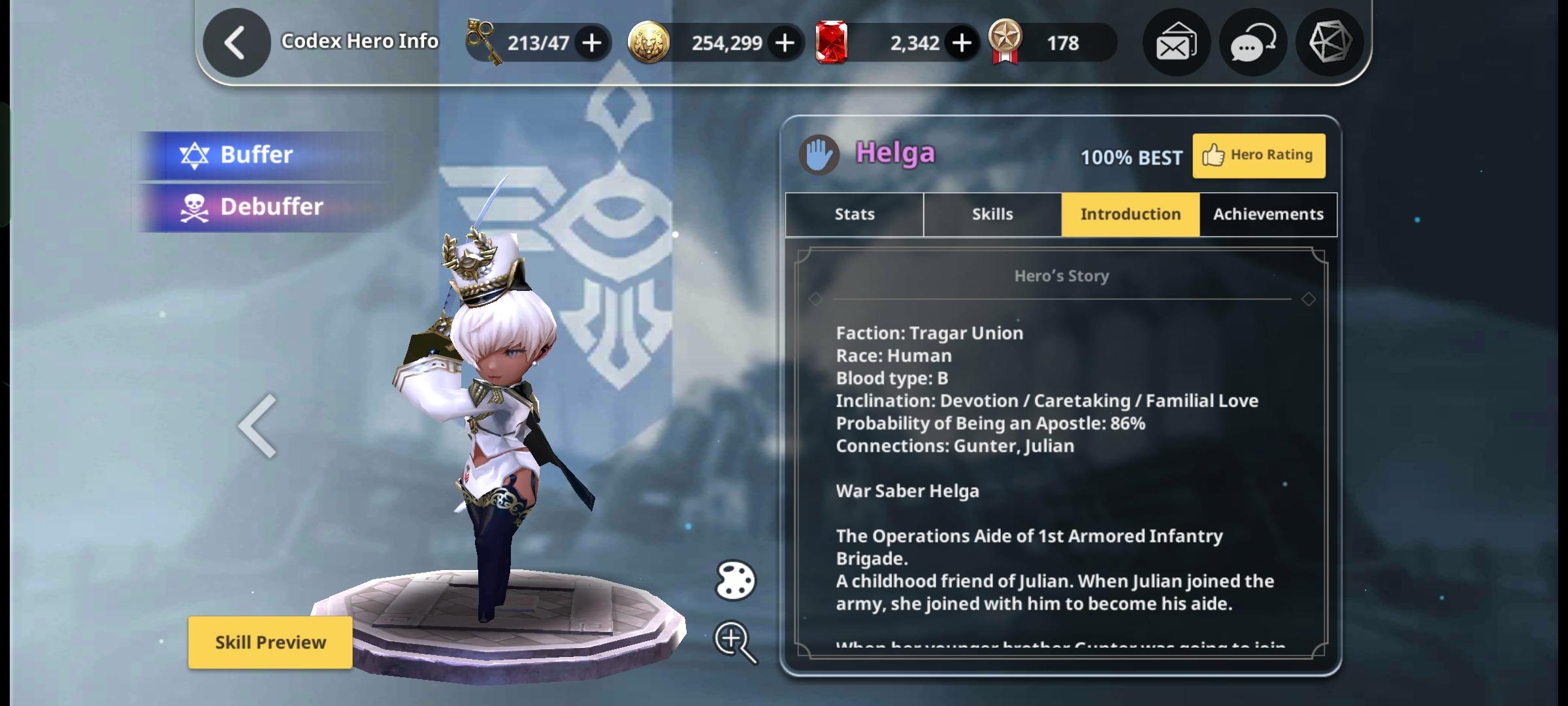Switch to the Stats tab
This screenshot has height=706, width=1568.
tap(853, 214)
